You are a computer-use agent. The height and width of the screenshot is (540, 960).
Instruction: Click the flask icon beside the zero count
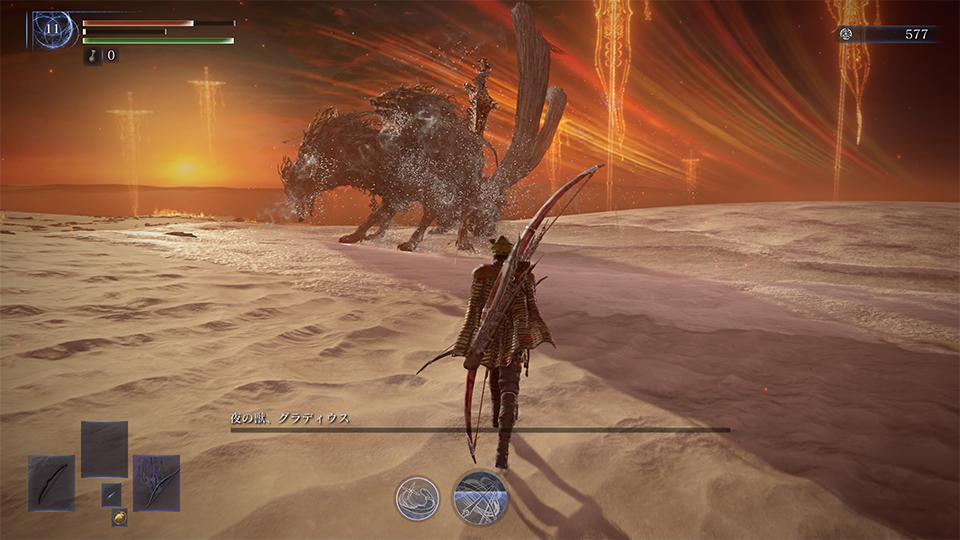point(92,56)
